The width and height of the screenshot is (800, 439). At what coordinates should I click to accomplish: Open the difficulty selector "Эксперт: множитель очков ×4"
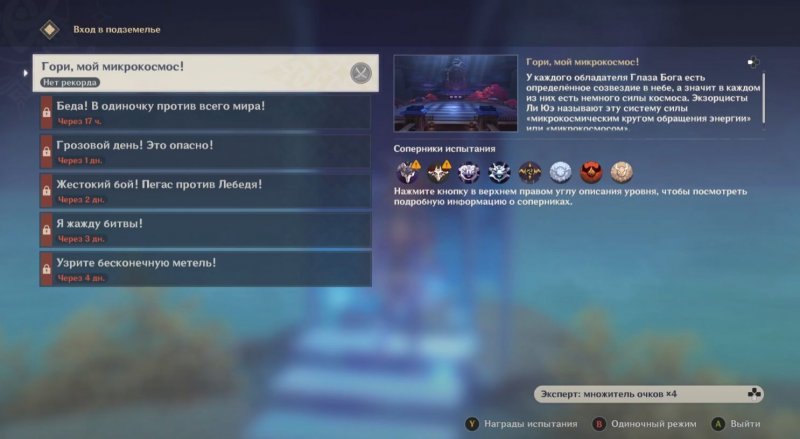(x=648, y=393)
